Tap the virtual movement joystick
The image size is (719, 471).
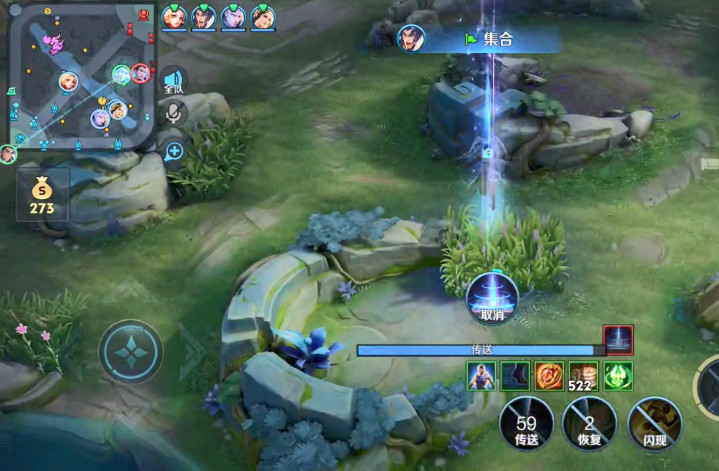click(131, 351)
